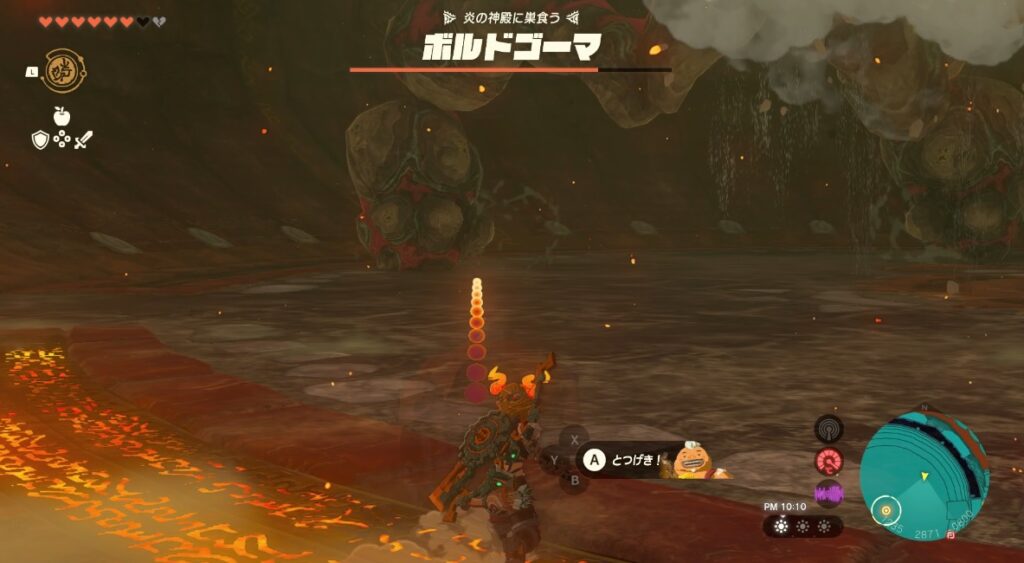Open the circular minimap
The height and width of the screenshot is (563, 1024).
point(924,475)
